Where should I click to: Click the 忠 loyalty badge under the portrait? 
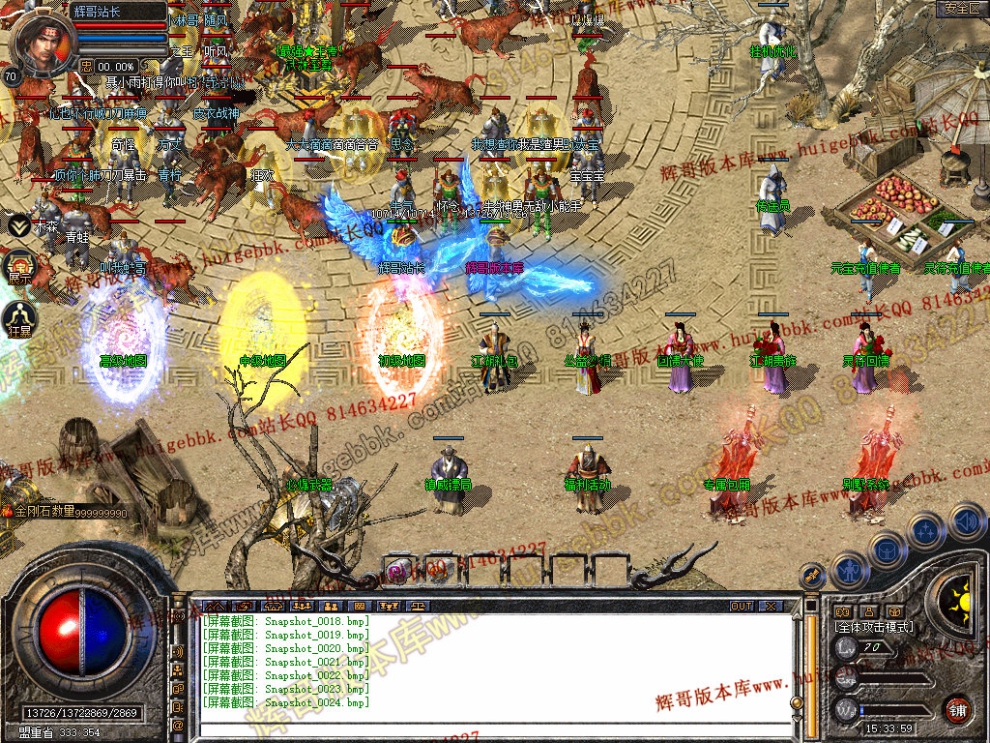point(87,66)
